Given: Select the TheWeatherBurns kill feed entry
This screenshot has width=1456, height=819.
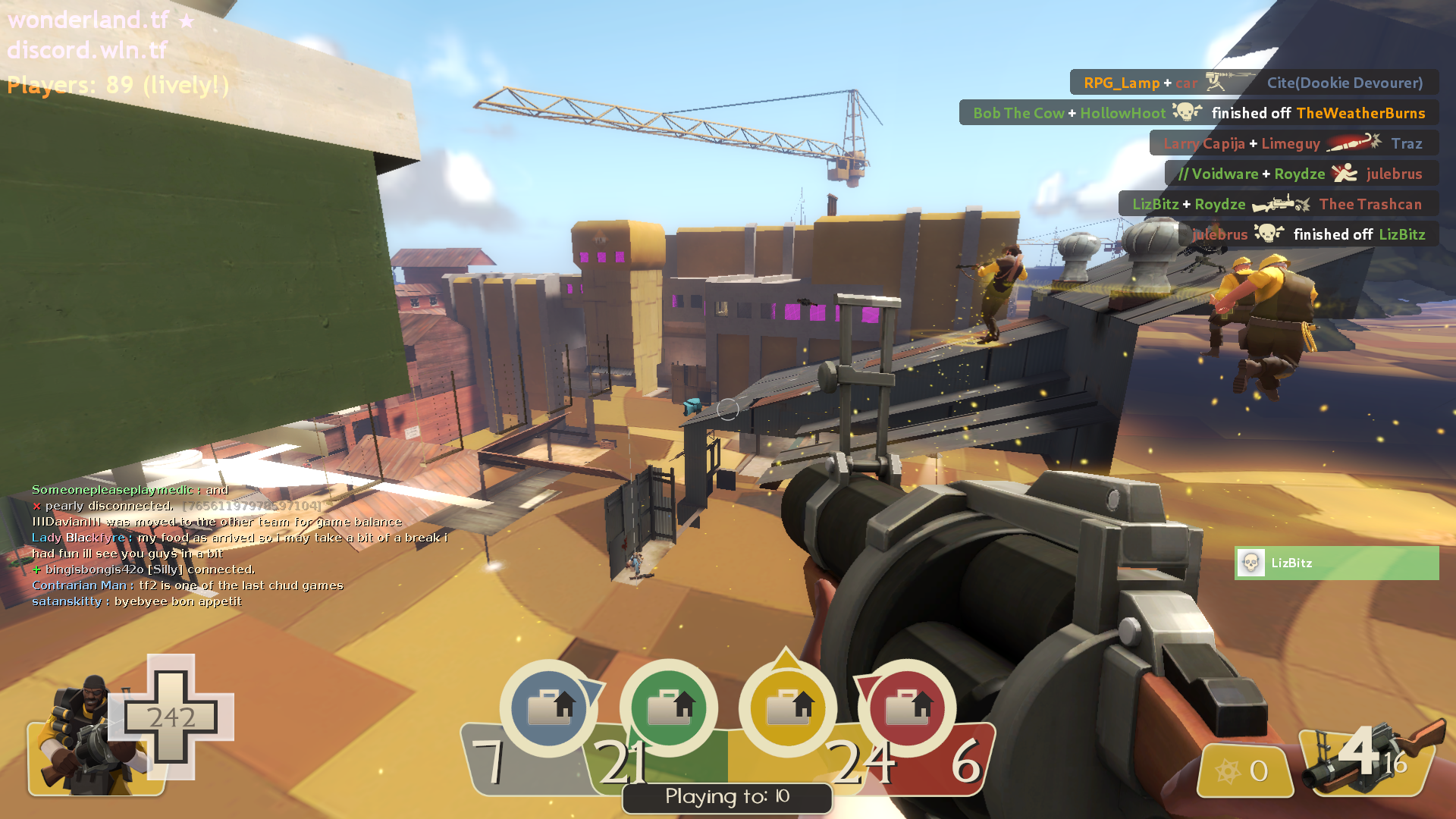Looking at the screenshot, I should click(1199, 113).
